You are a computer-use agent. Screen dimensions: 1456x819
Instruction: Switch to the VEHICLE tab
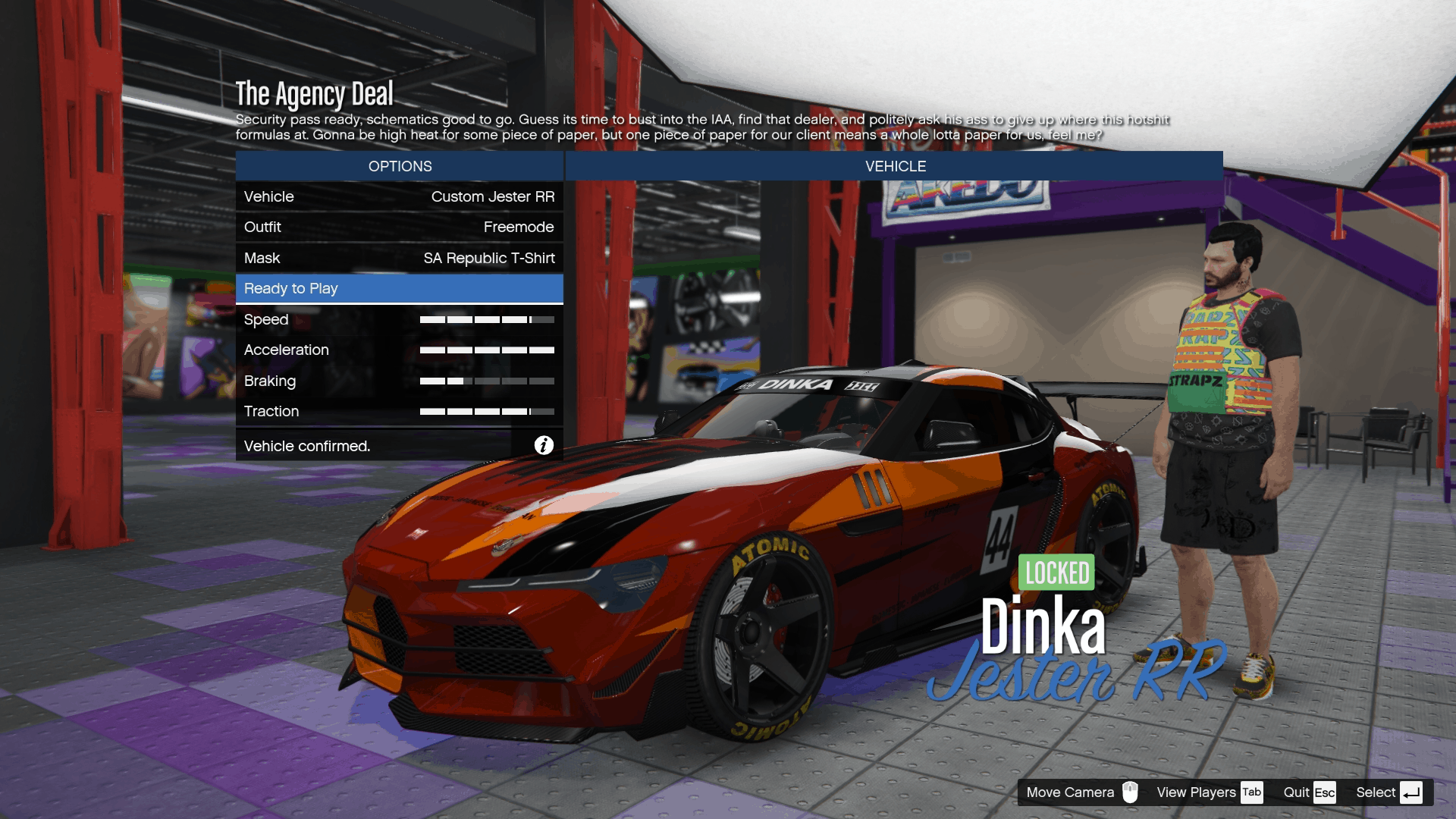(895, 166)
